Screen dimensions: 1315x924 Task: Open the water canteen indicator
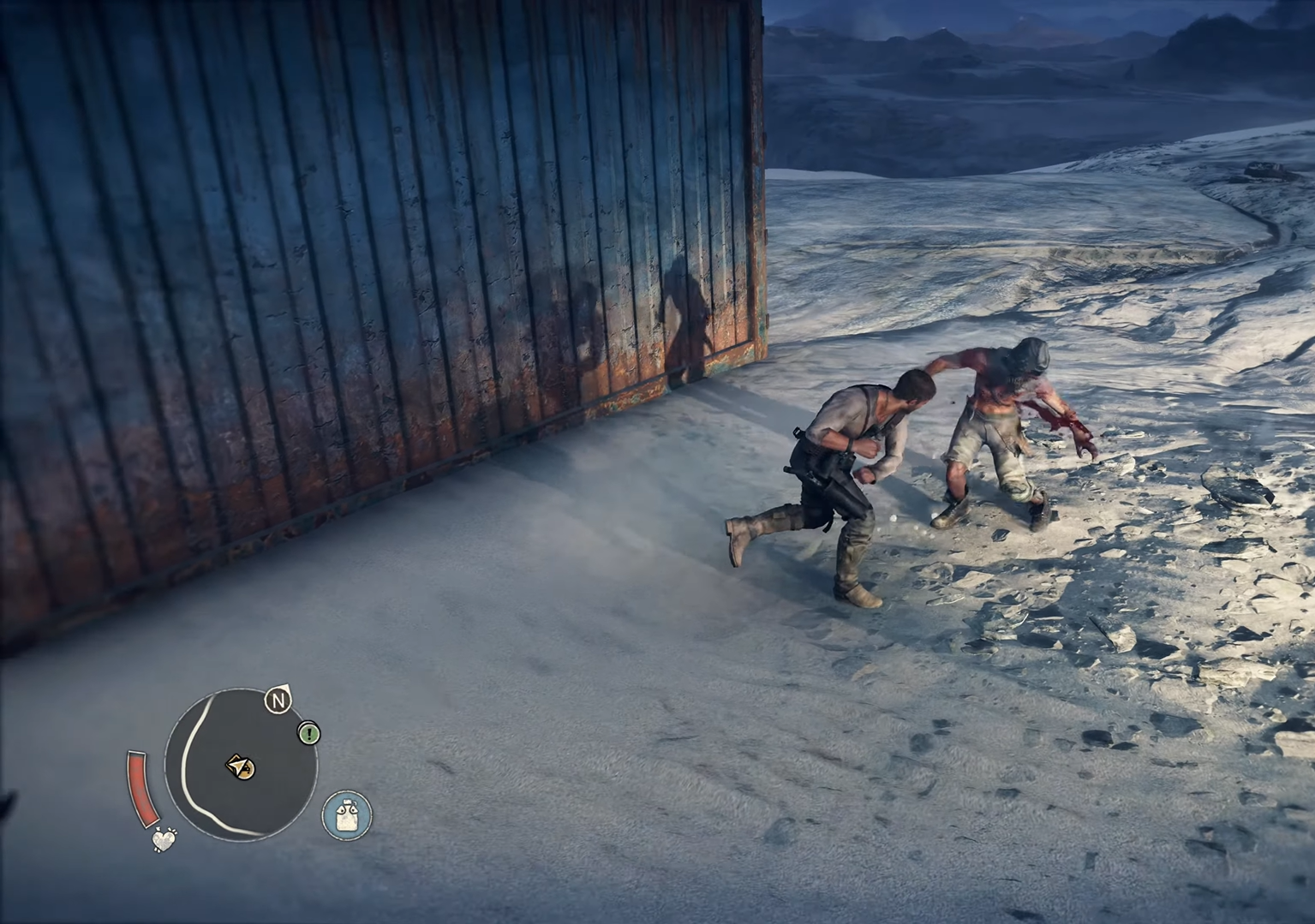[x=346, y=814]
